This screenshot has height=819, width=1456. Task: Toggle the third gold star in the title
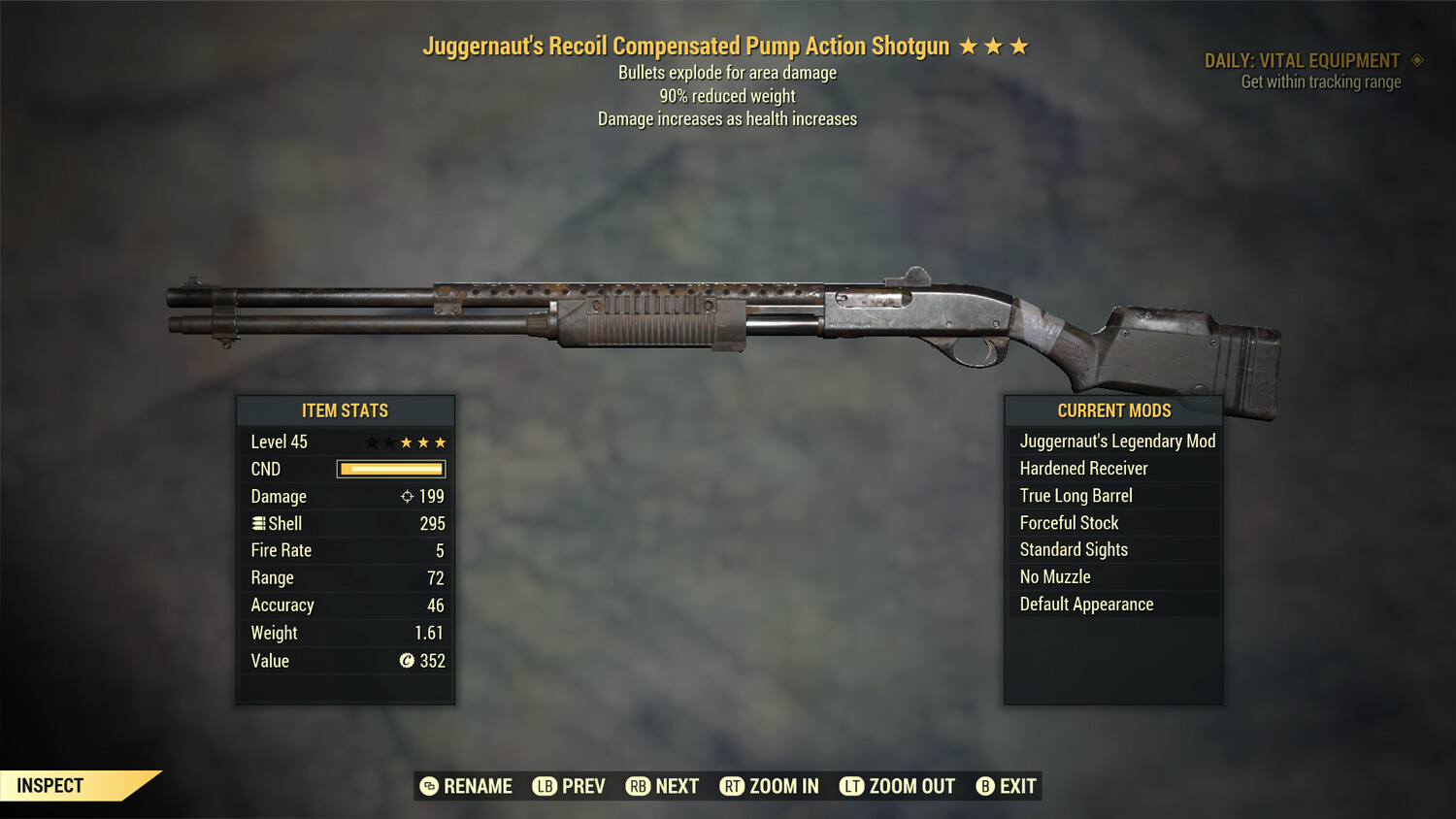pyautogui.click(x=1020, y=45)
